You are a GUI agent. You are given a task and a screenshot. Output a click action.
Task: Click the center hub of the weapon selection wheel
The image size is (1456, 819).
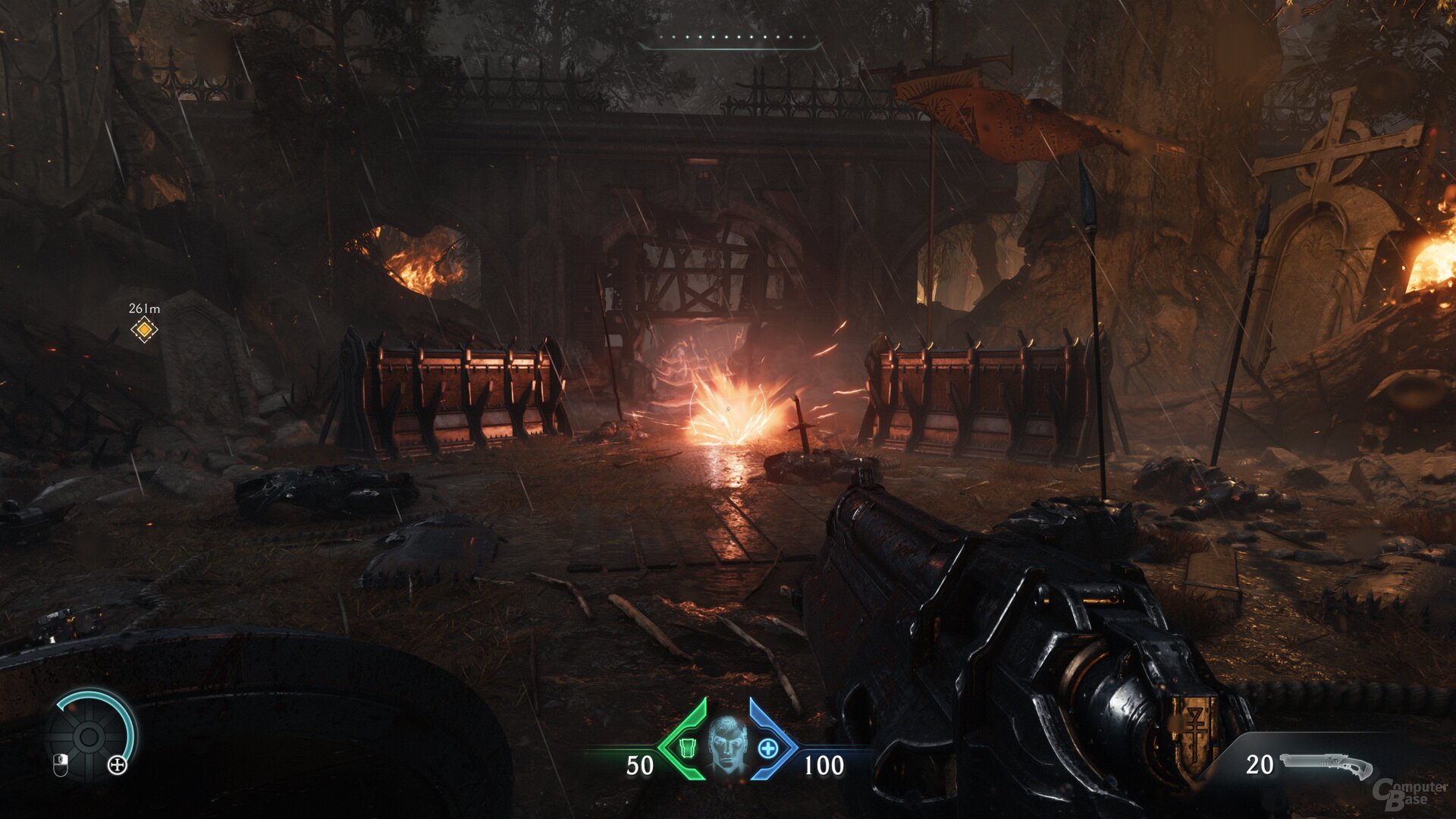click(x=88, y=737)
